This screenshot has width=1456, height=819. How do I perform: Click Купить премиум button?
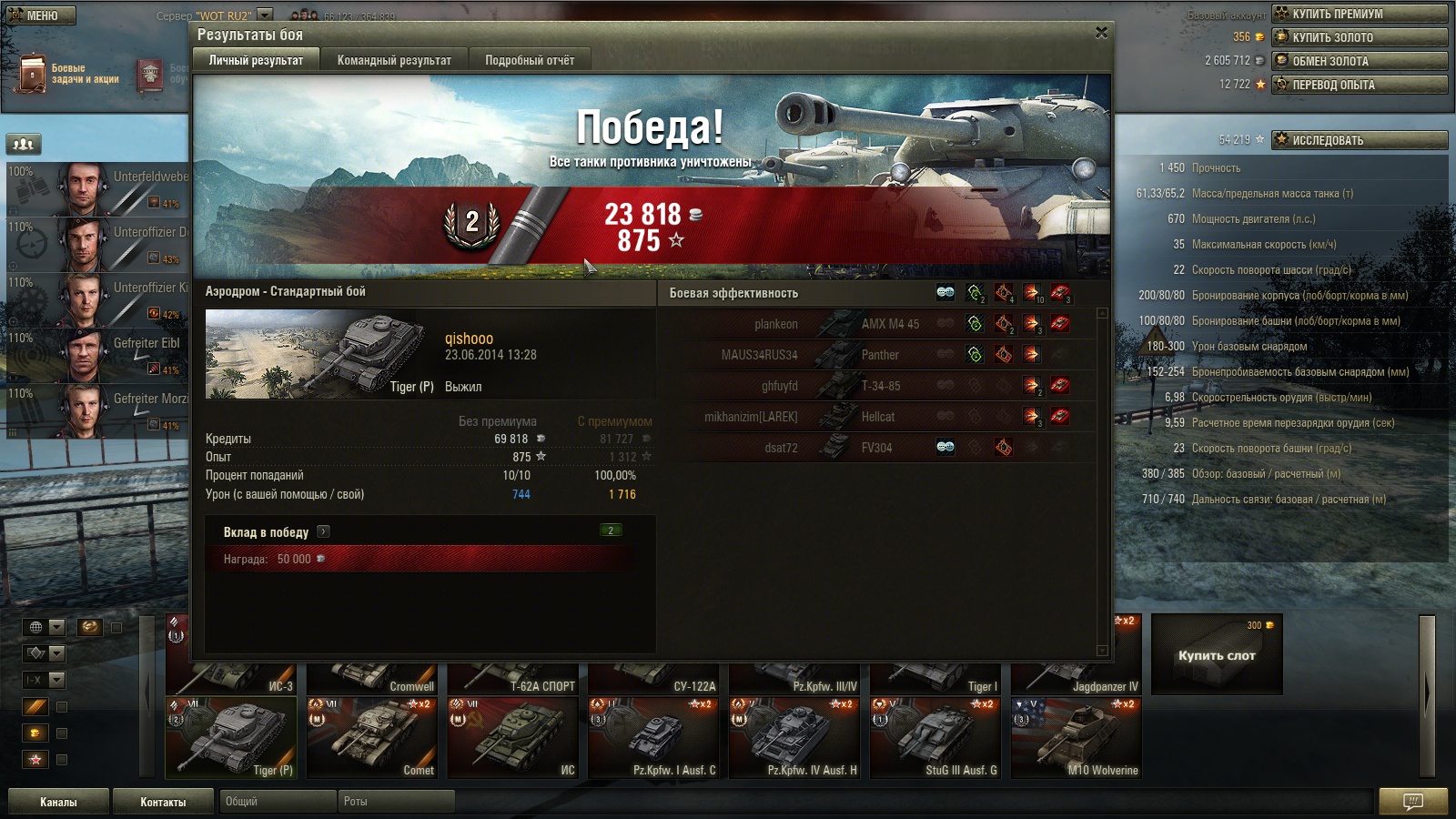[x=1359, y=14]
